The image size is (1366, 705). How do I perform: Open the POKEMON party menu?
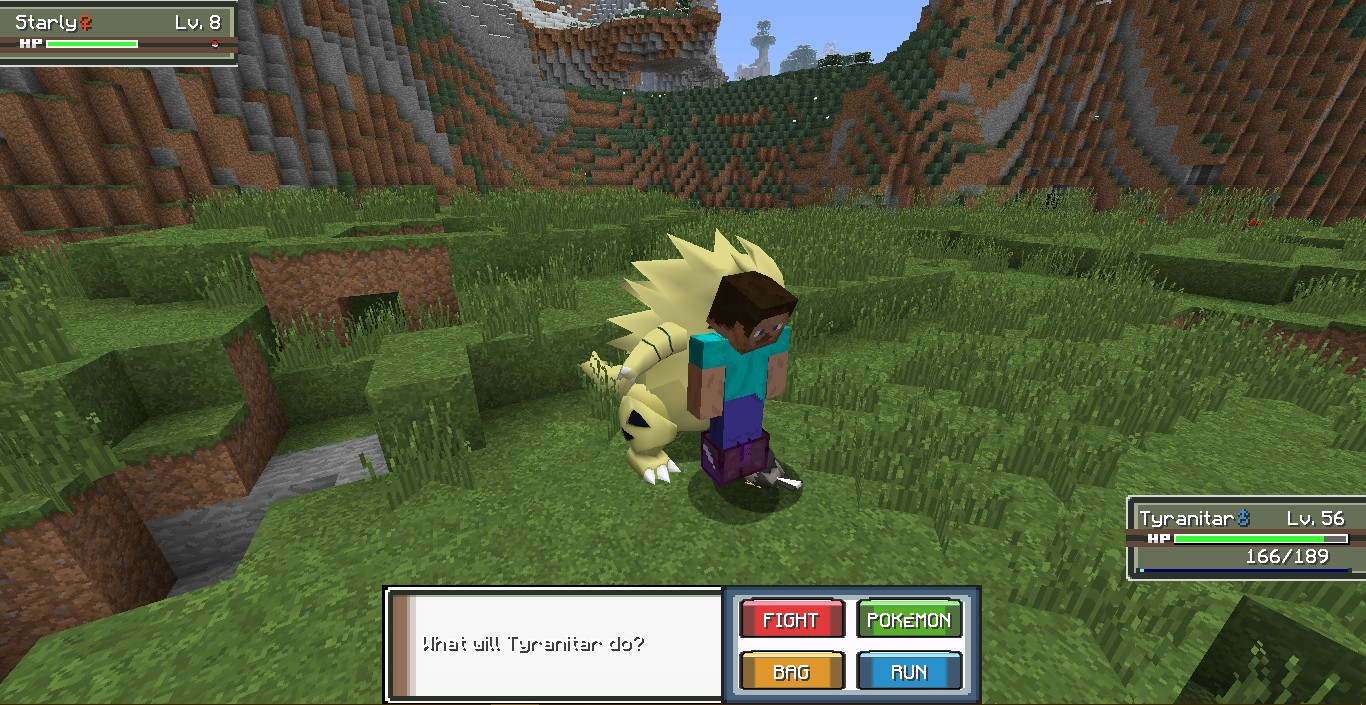[908, 620]
